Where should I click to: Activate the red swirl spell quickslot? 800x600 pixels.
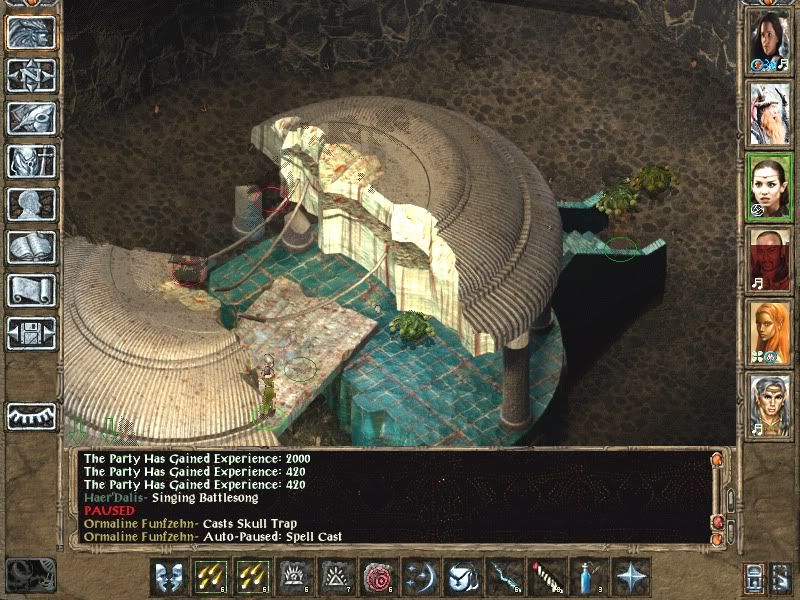tap(379, 577)
